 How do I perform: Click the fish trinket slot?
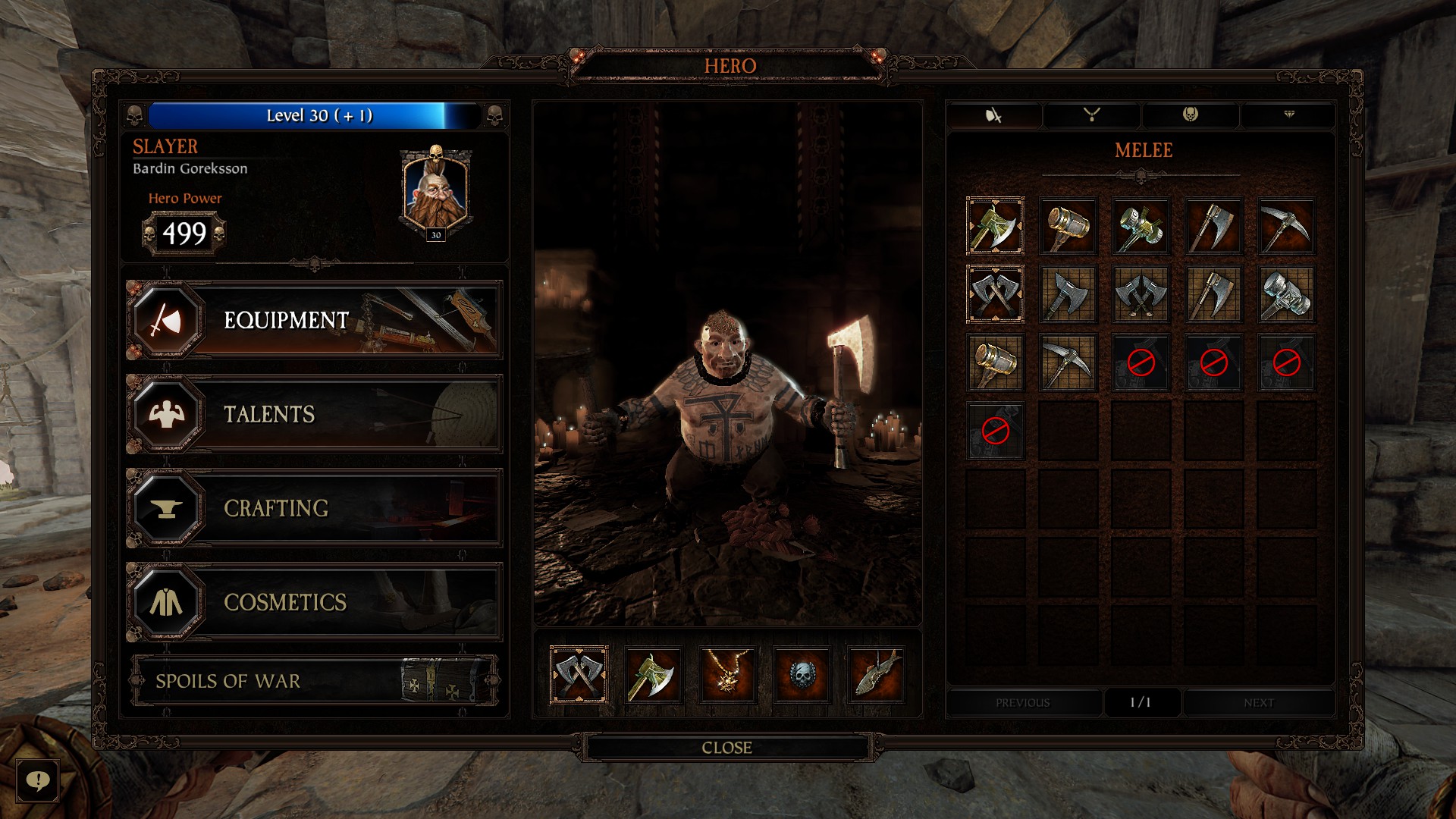pos(878,675)
